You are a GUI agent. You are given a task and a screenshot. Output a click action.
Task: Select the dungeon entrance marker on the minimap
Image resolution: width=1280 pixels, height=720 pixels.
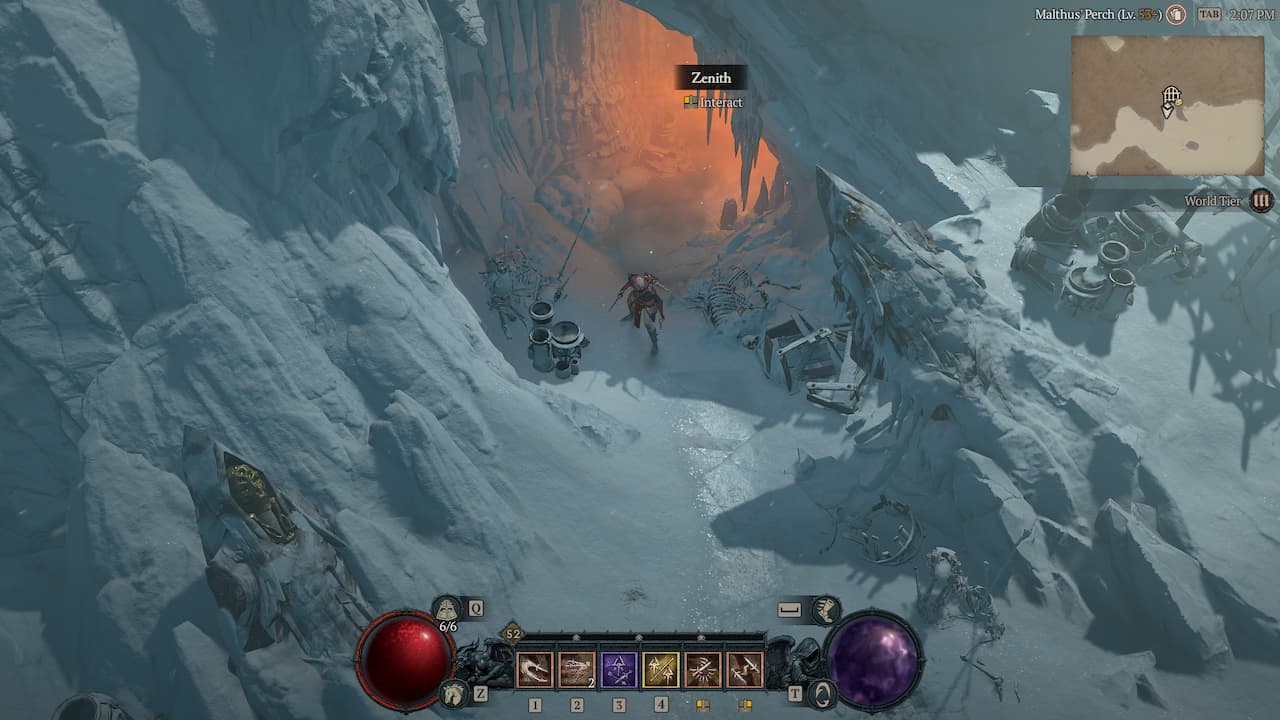click(1171, 94)
